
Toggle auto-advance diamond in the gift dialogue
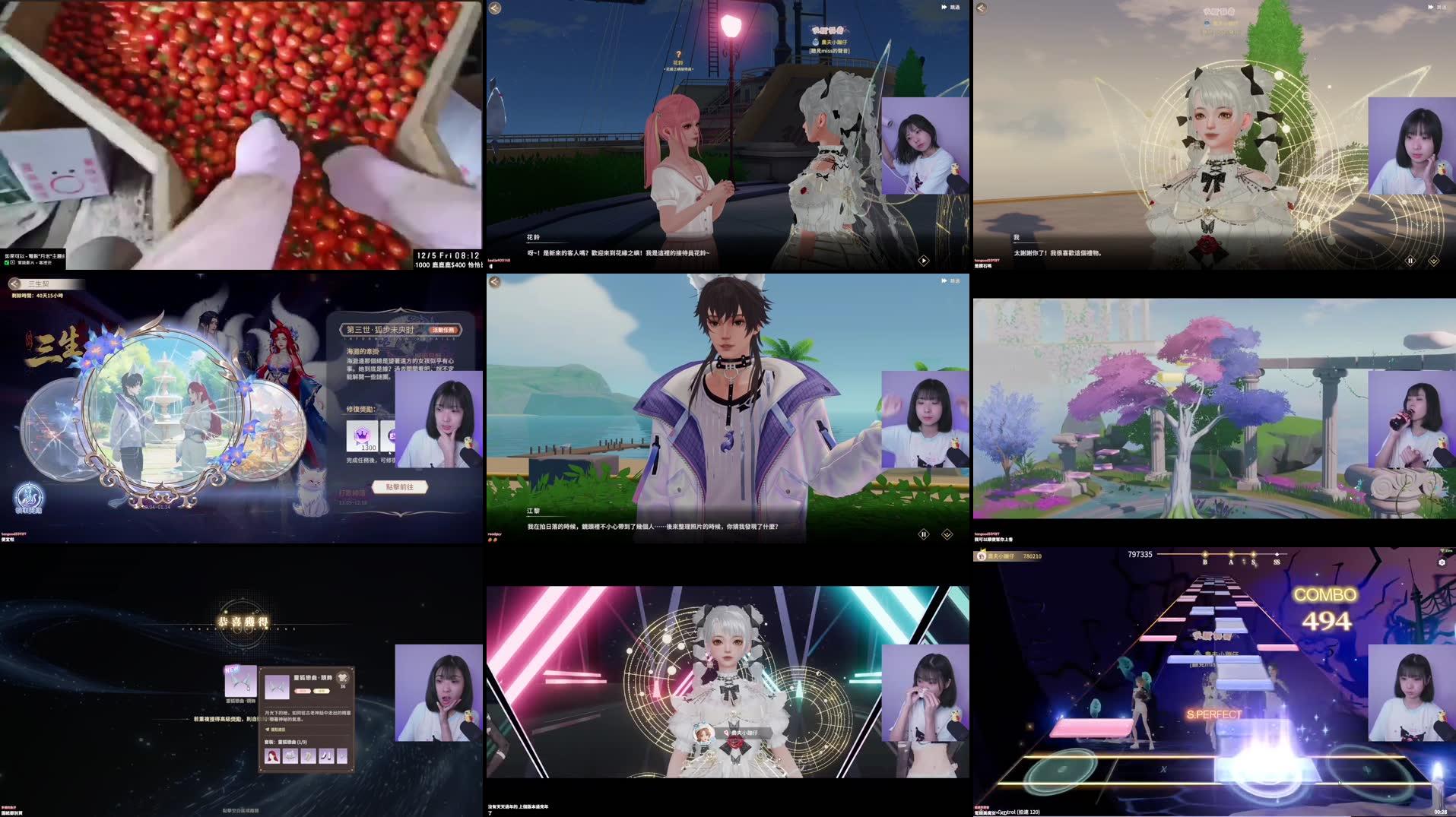(x=1432, y=261)
